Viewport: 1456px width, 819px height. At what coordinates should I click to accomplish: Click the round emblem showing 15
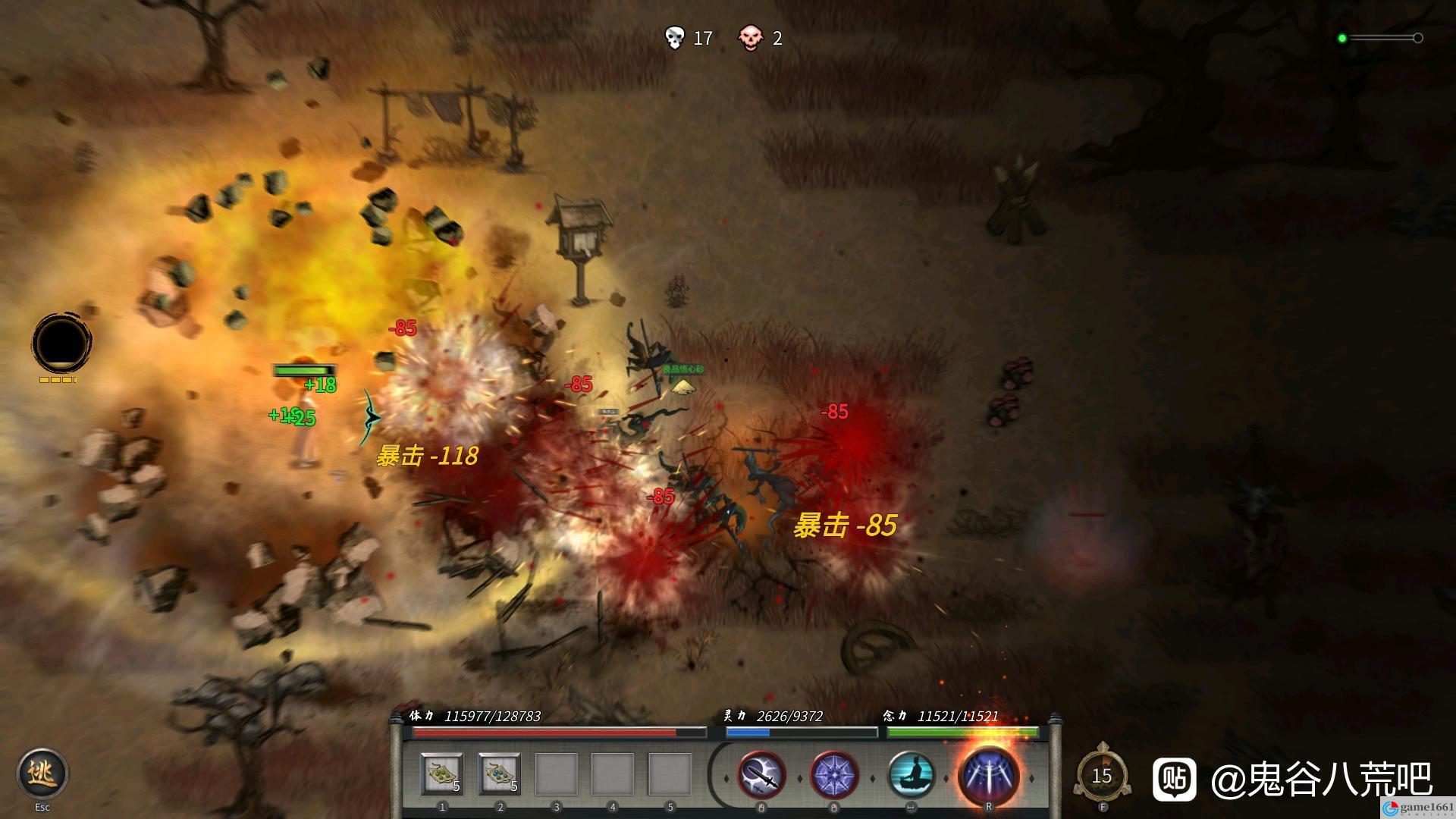point(1102,776)
